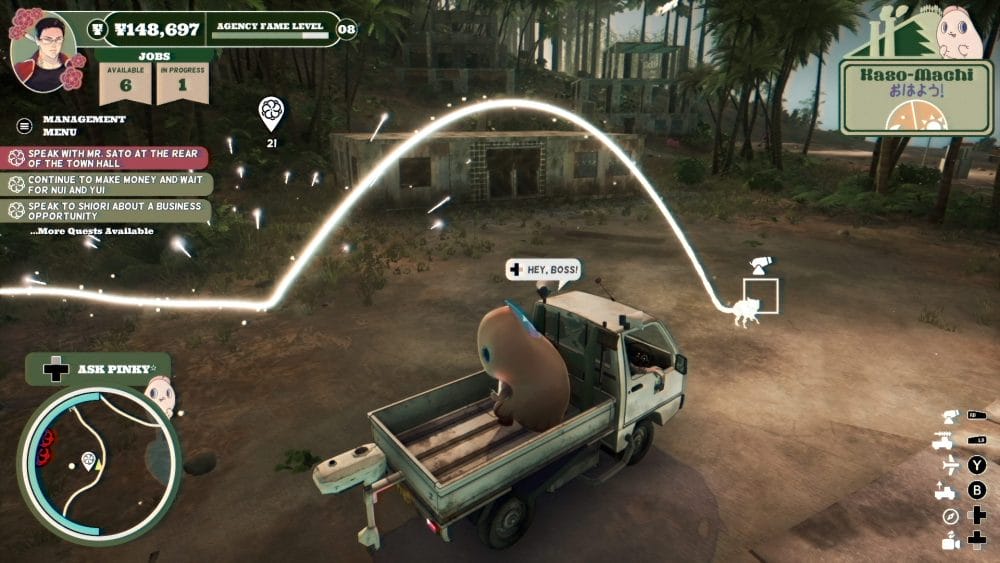Click the compass icon
Viewport: 1000px width, 563px height.
coord(950,516)
